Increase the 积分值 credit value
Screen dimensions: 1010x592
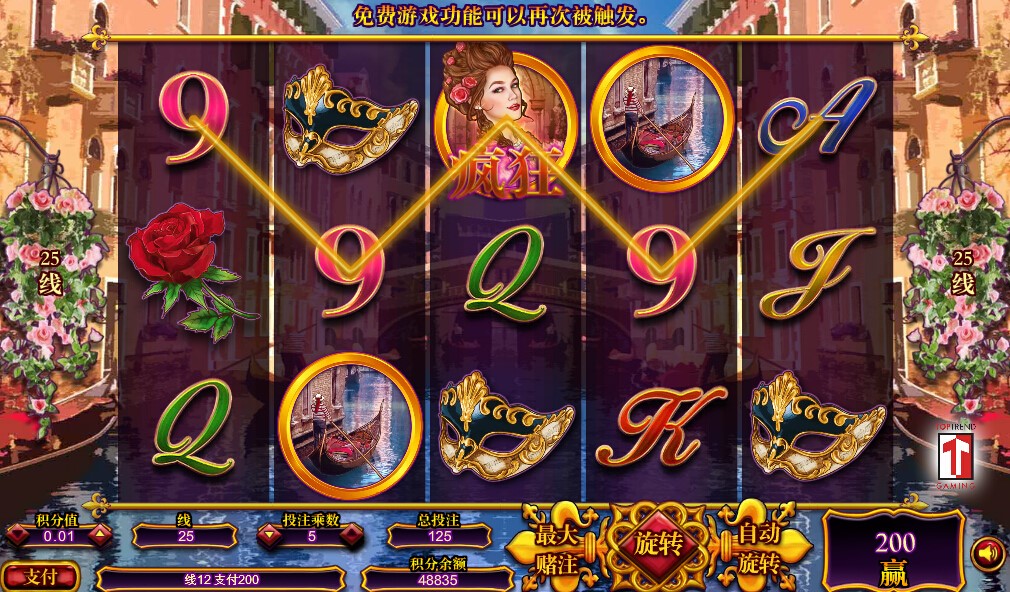[x=100, y=536]
